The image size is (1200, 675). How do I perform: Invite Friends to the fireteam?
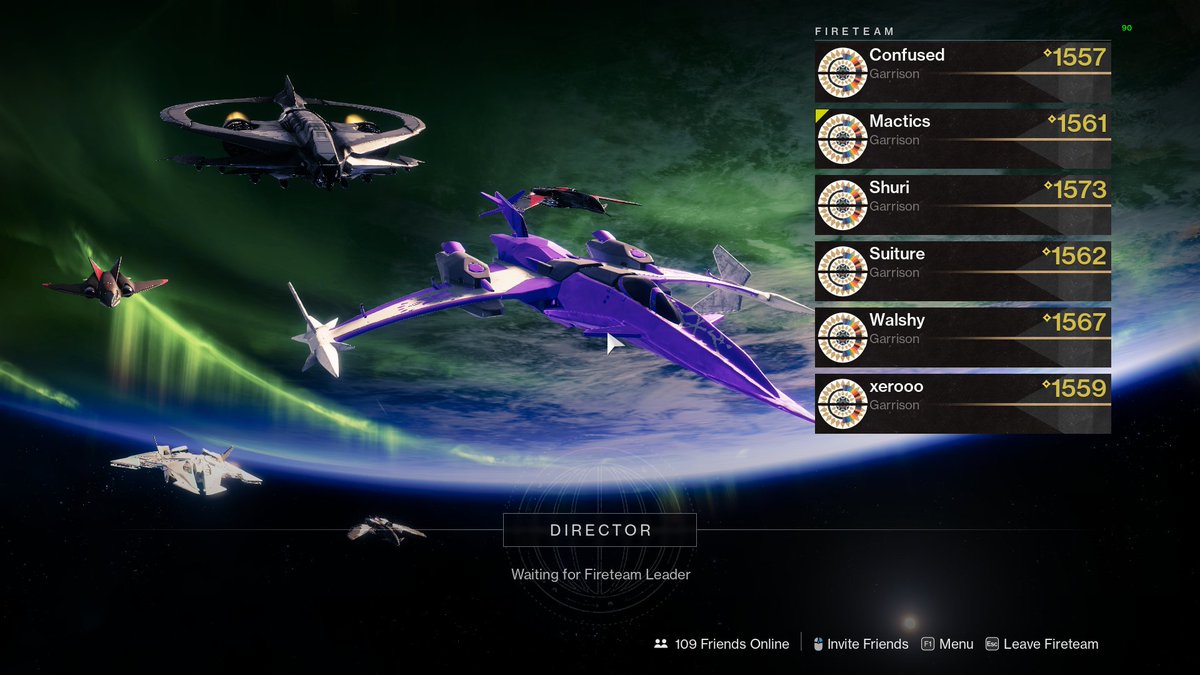coord(860,644)
